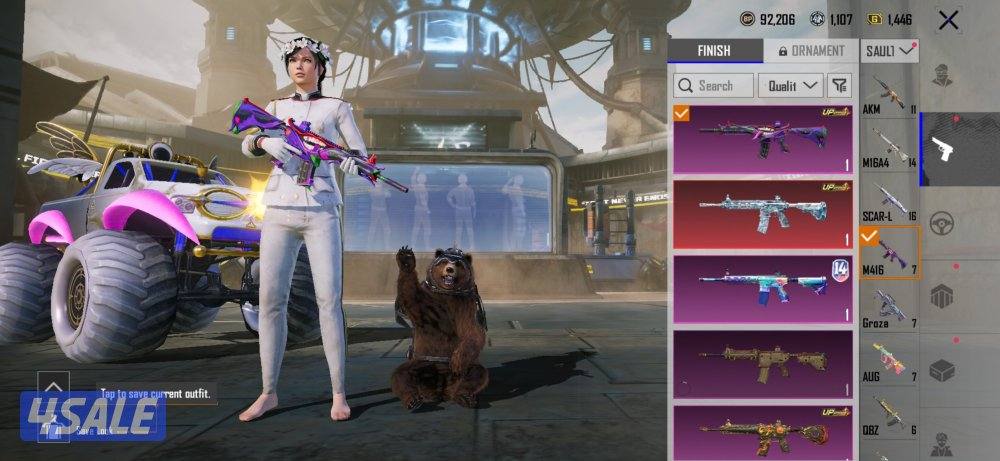Open the filter options funnel icon
The image size is (1000, 461).
(x=839, y=86)
